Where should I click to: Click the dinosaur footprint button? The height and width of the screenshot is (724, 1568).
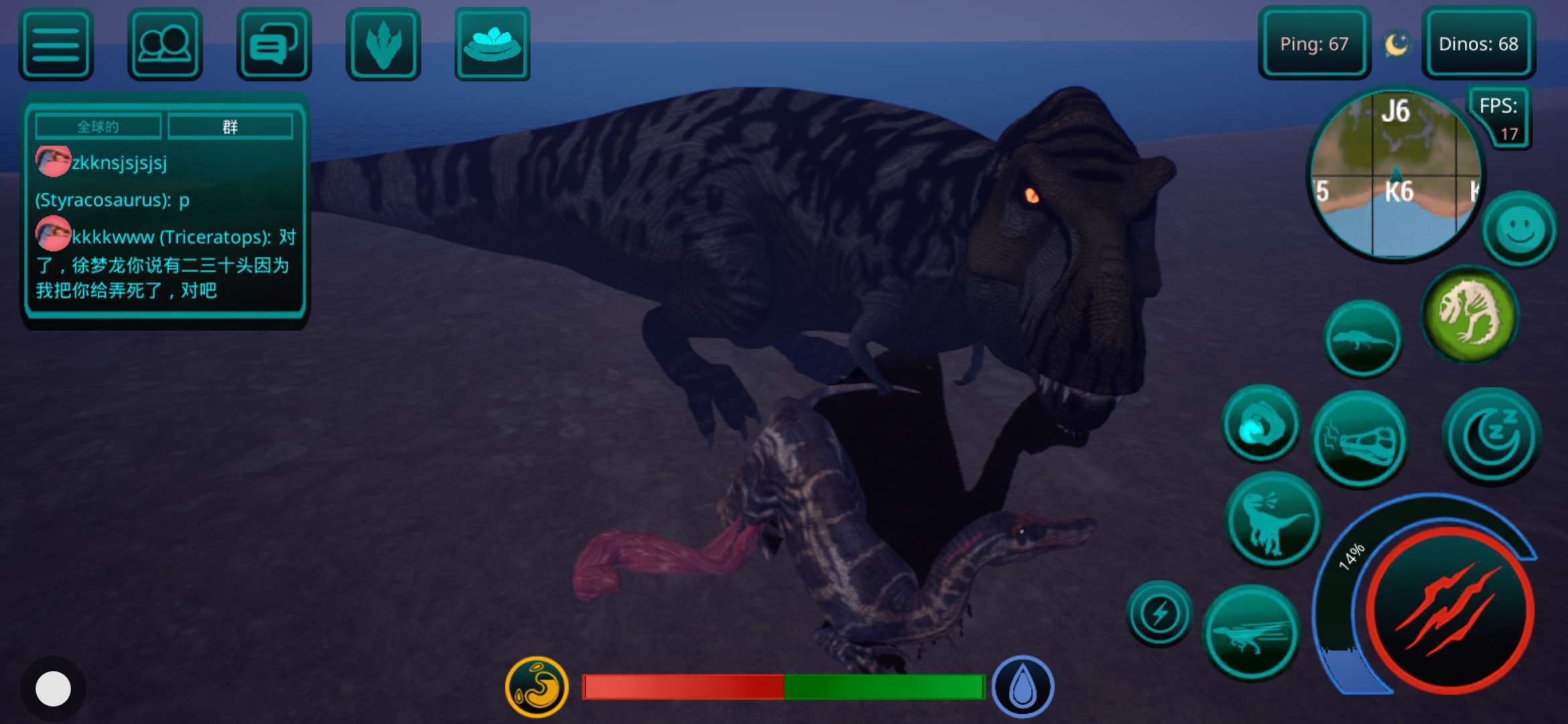pyautogui.click(x=383, y=44)
